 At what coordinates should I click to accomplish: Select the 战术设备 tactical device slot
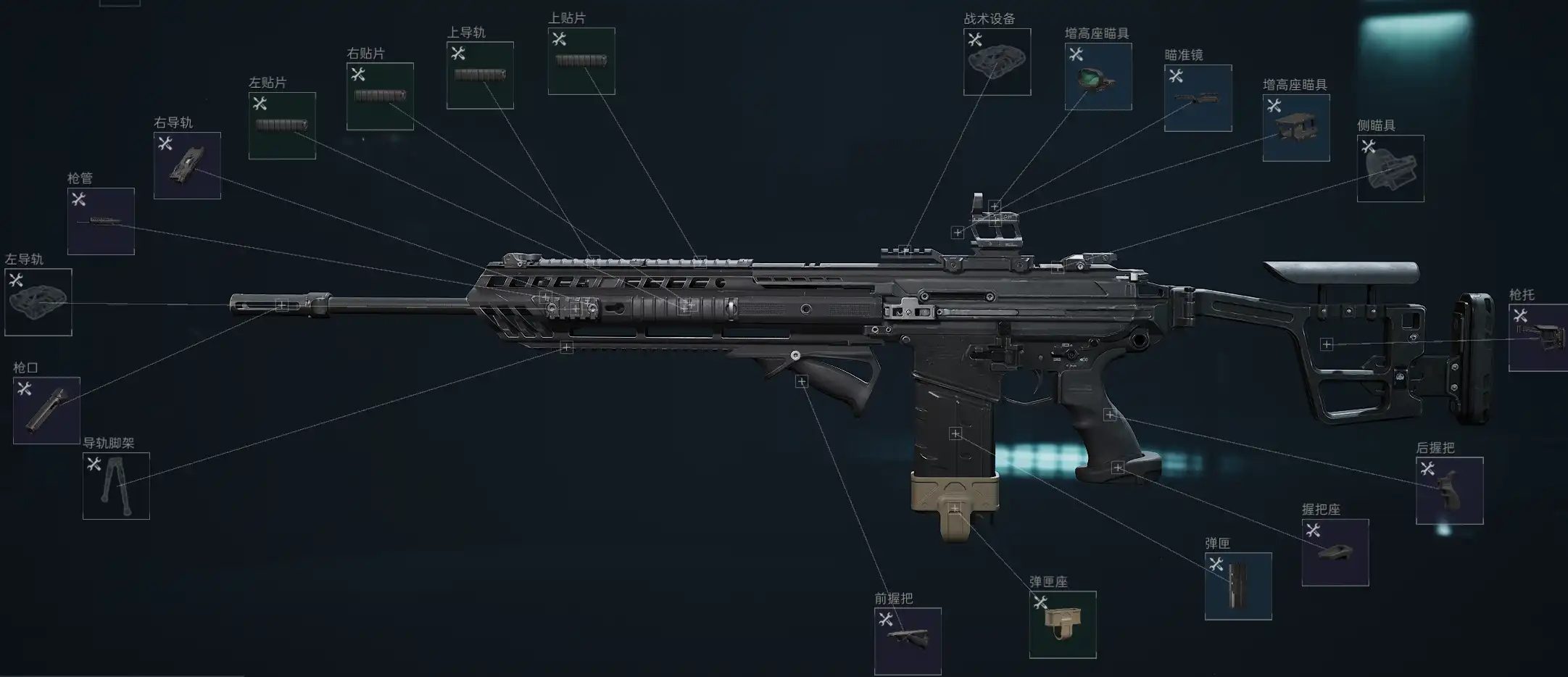click(x=997, y=62)
